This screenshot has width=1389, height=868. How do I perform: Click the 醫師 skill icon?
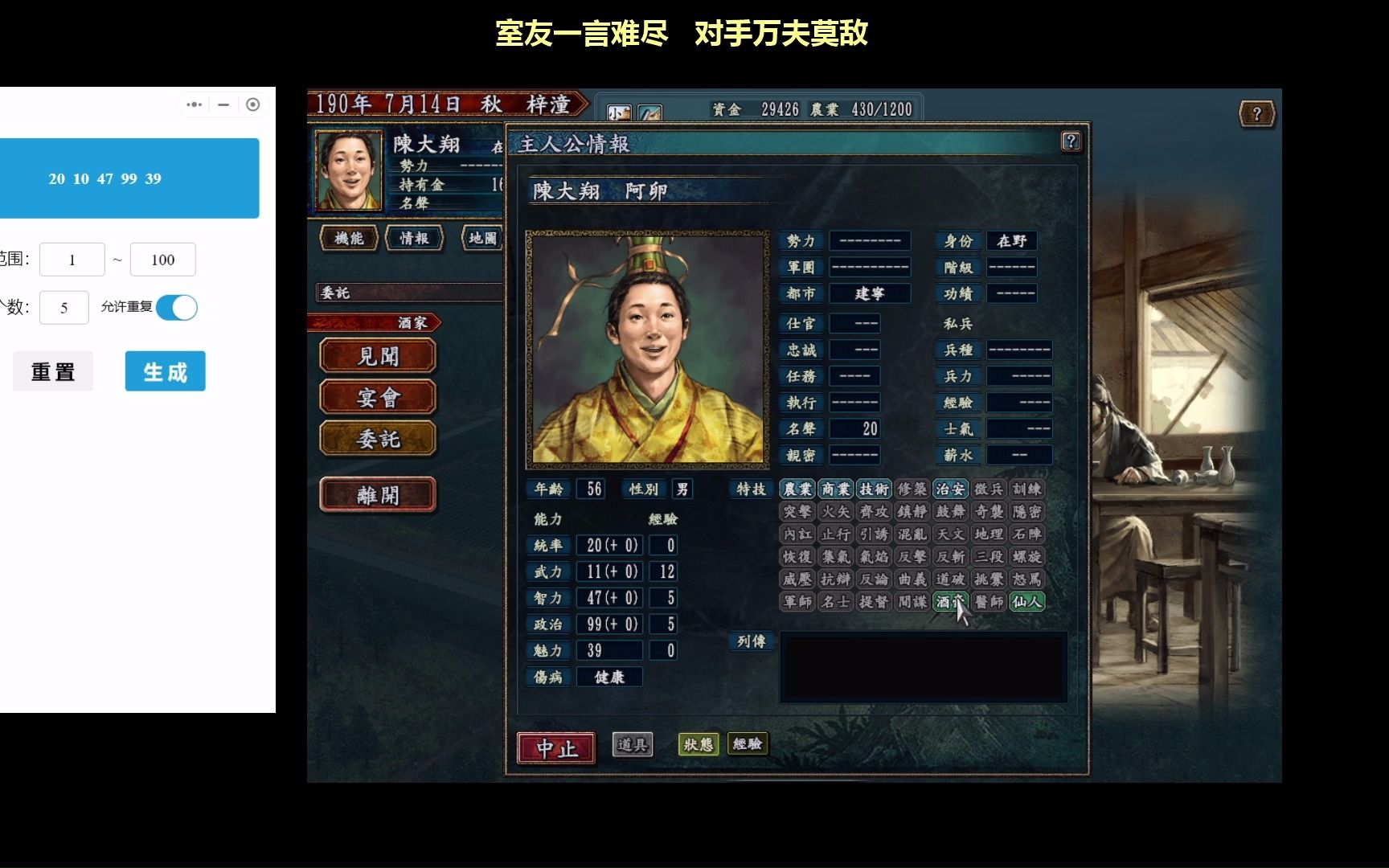click(x=990, y=601)
